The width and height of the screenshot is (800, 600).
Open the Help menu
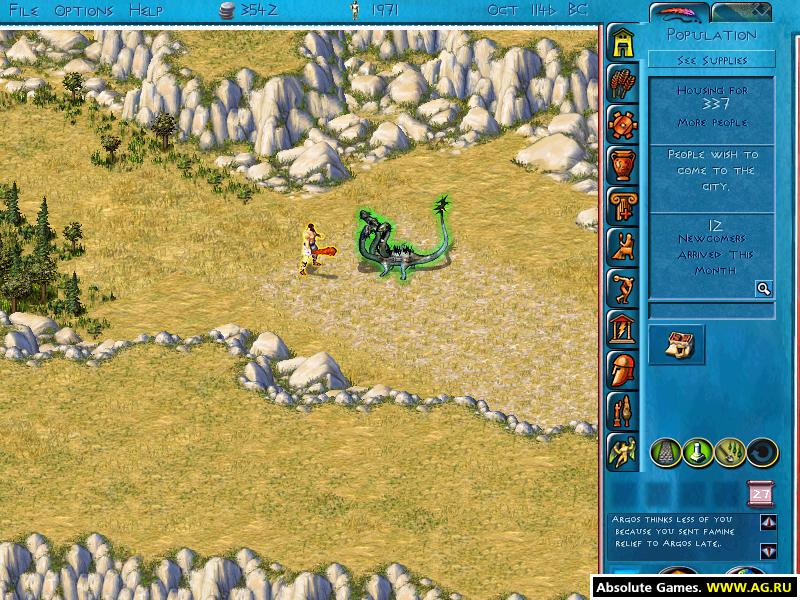tap(145, 11)
